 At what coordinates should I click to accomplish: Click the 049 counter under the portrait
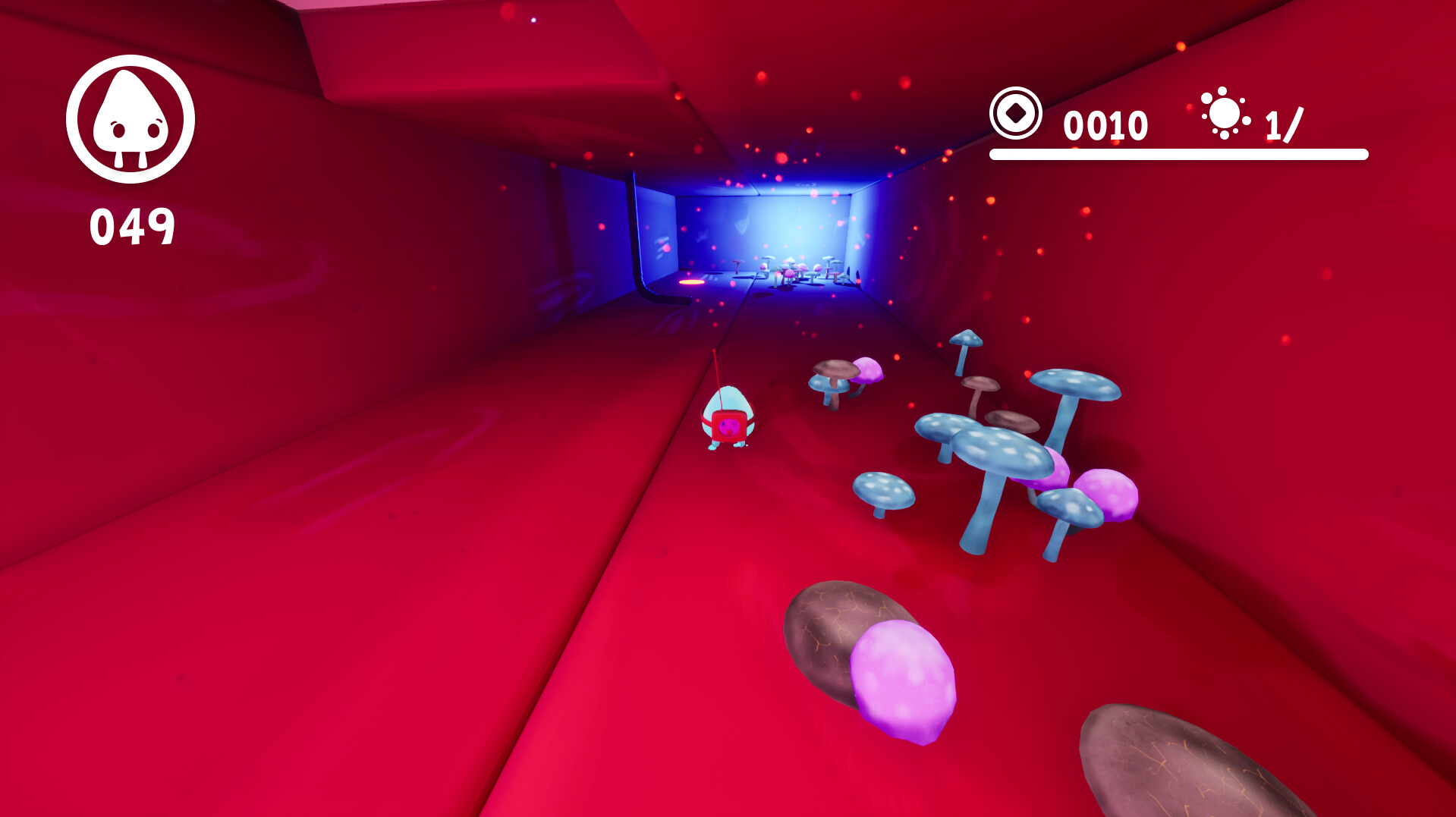click(x=133, y=224)
